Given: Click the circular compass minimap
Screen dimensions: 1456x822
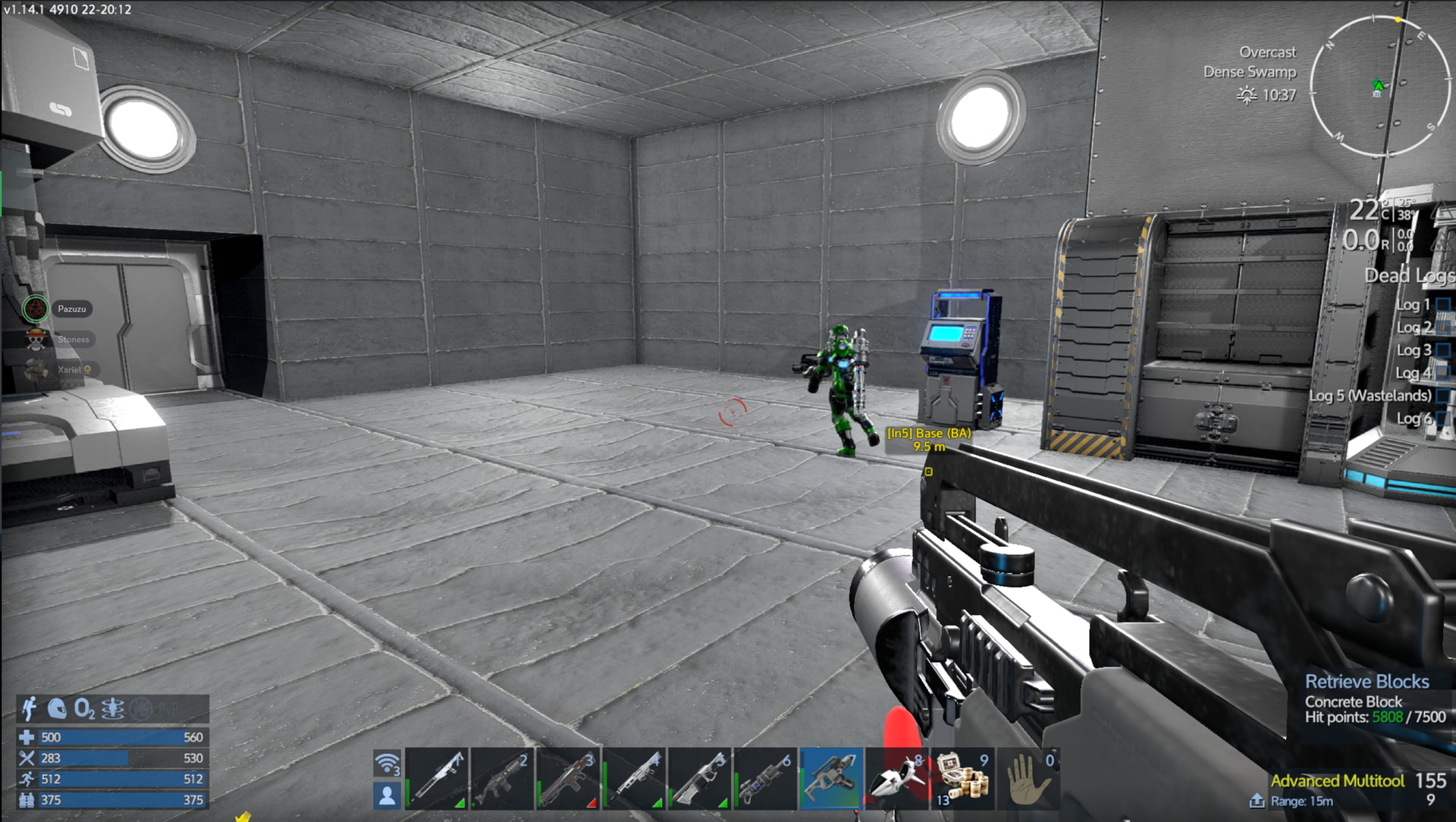Looking at the screenshot, I should tap(1379, 86).
